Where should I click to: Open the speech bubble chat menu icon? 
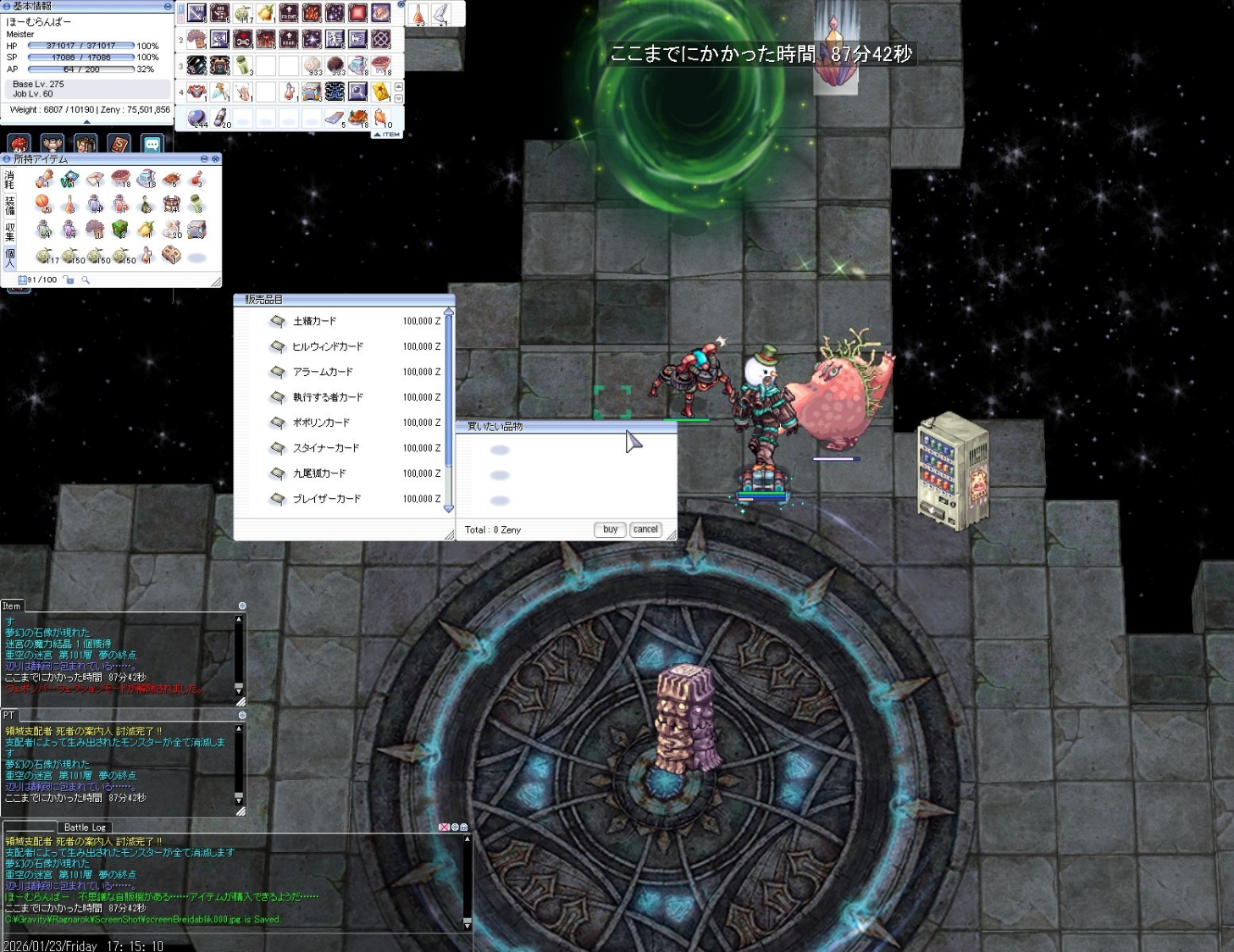tap(152, 145)
